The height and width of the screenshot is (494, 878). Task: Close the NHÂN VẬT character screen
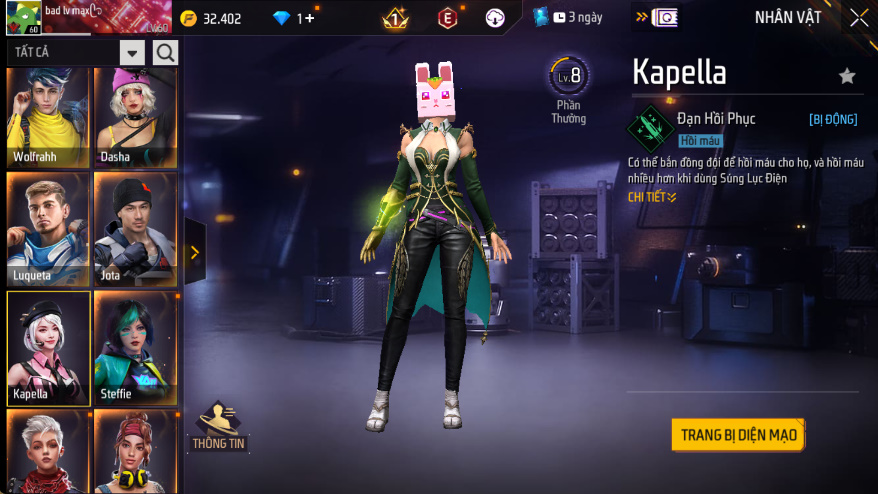(x=859, y=18)
